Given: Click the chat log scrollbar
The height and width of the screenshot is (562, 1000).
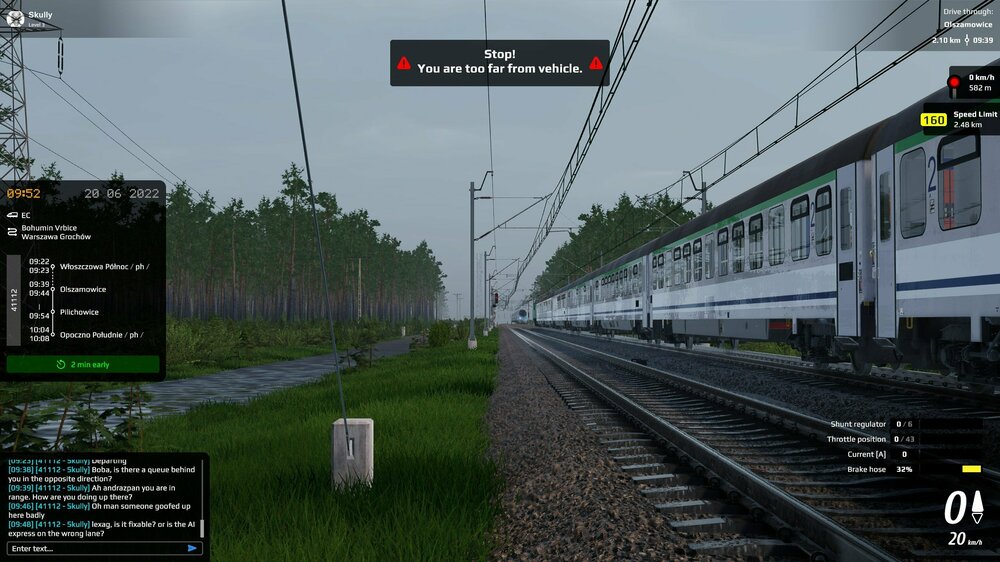Looking at the screenshot, I should click(202, 527).
